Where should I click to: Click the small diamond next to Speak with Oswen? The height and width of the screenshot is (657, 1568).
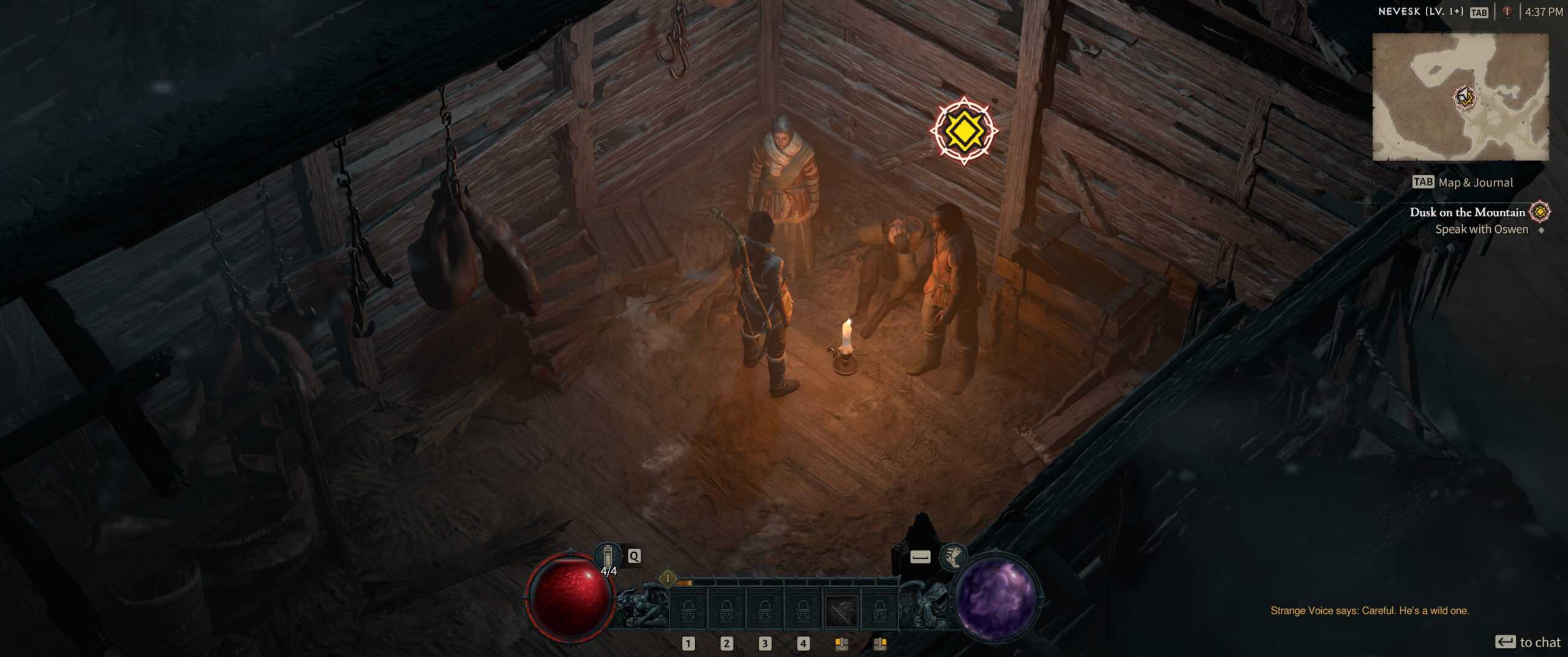pyautogui.click(x=1541, y=230)
